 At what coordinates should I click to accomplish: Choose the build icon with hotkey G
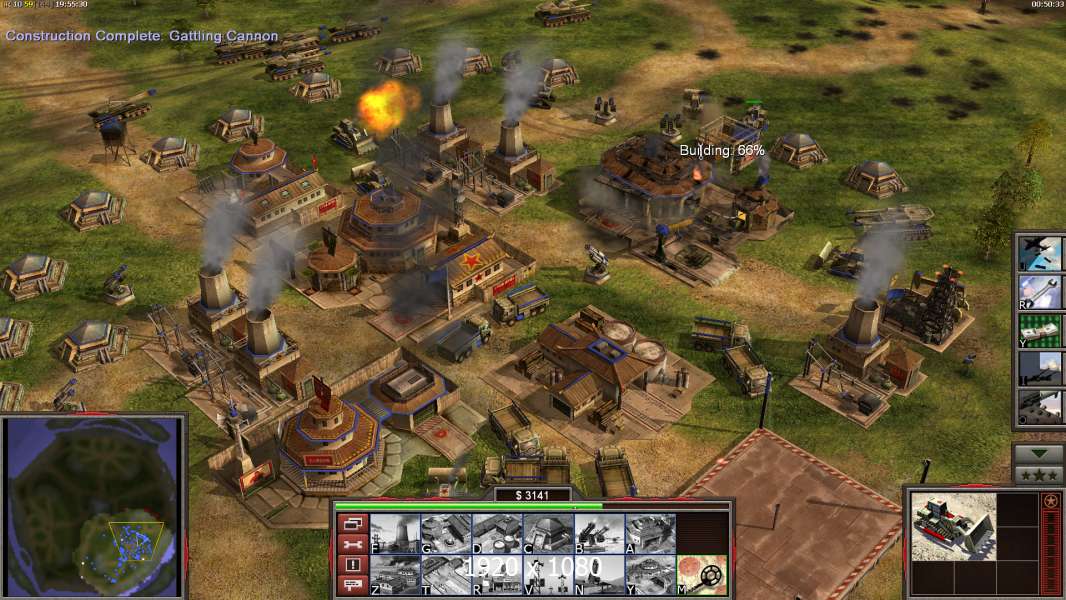pyautogui.click(x=446, y=533)
